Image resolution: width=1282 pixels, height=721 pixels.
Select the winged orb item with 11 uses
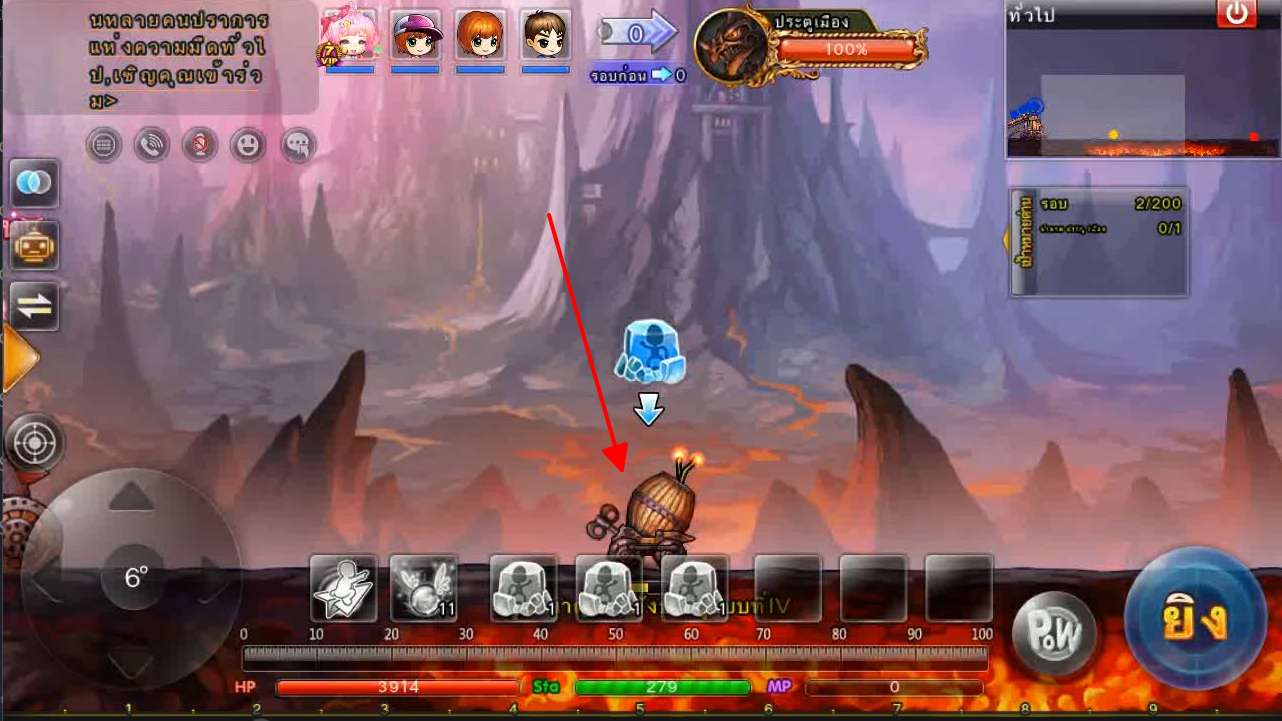pos(423,589)
